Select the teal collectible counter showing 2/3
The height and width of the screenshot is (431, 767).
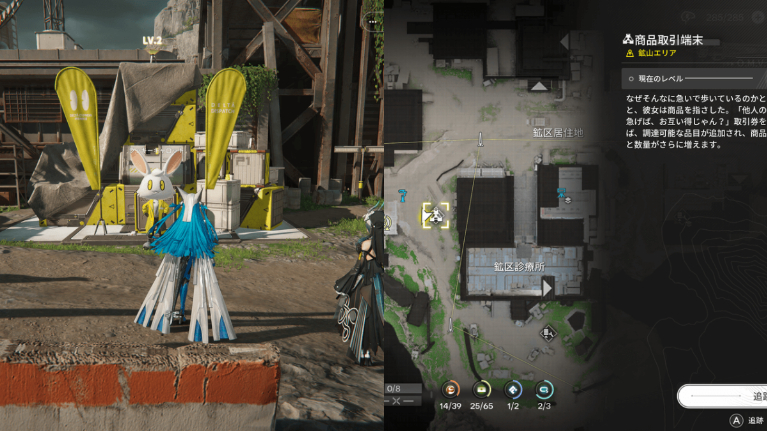click(543, 389)
